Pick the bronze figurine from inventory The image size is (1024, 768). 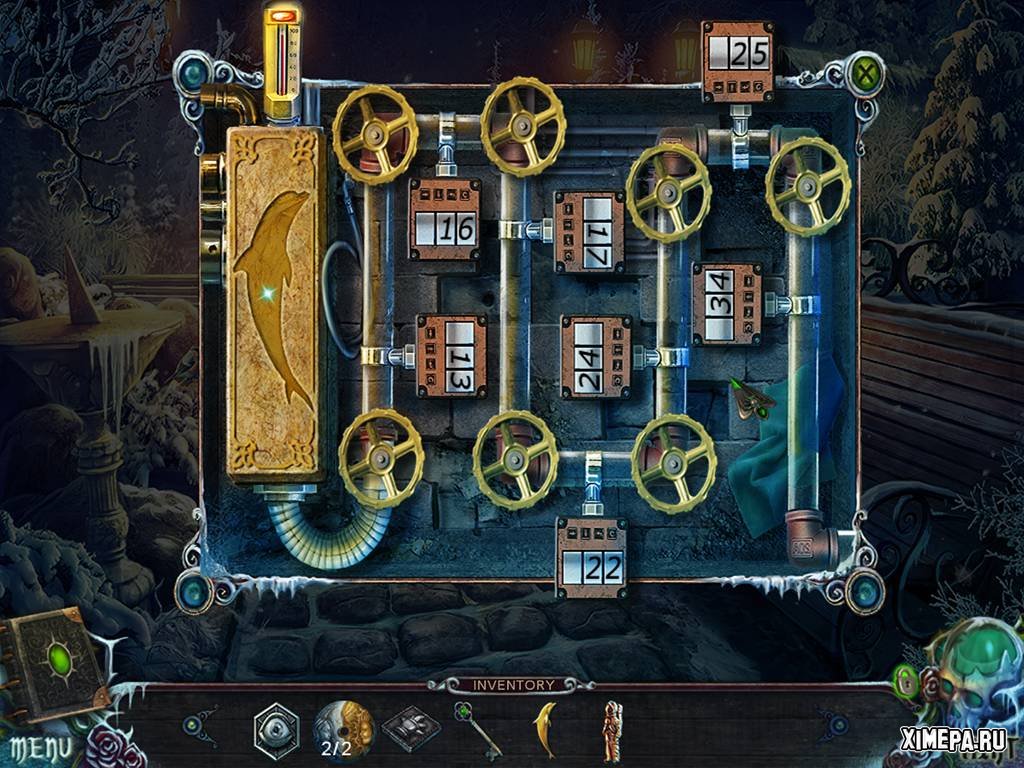(610, 728)
